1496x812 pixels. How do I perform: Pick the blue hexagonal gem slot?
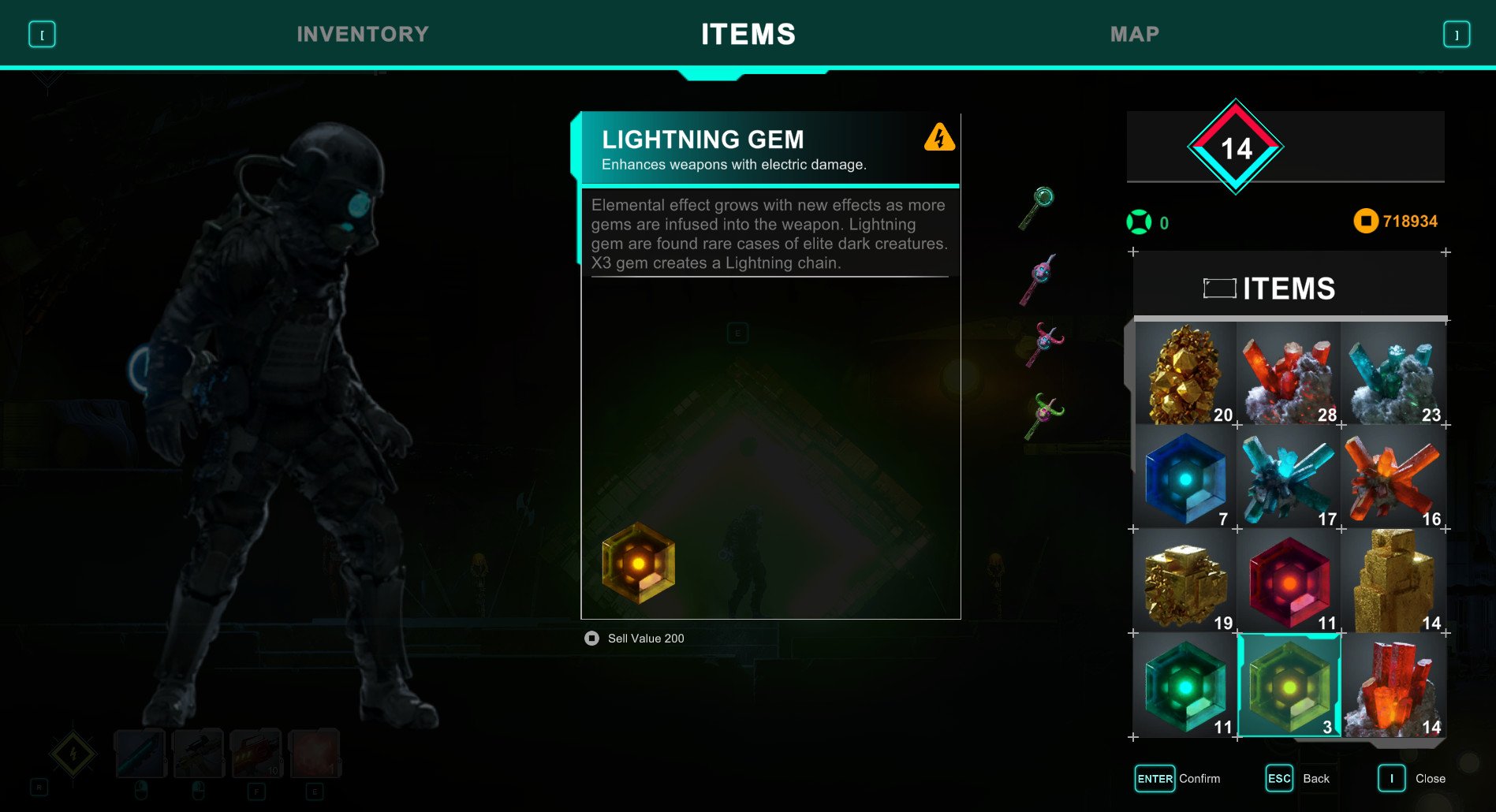pos(1184,478)
